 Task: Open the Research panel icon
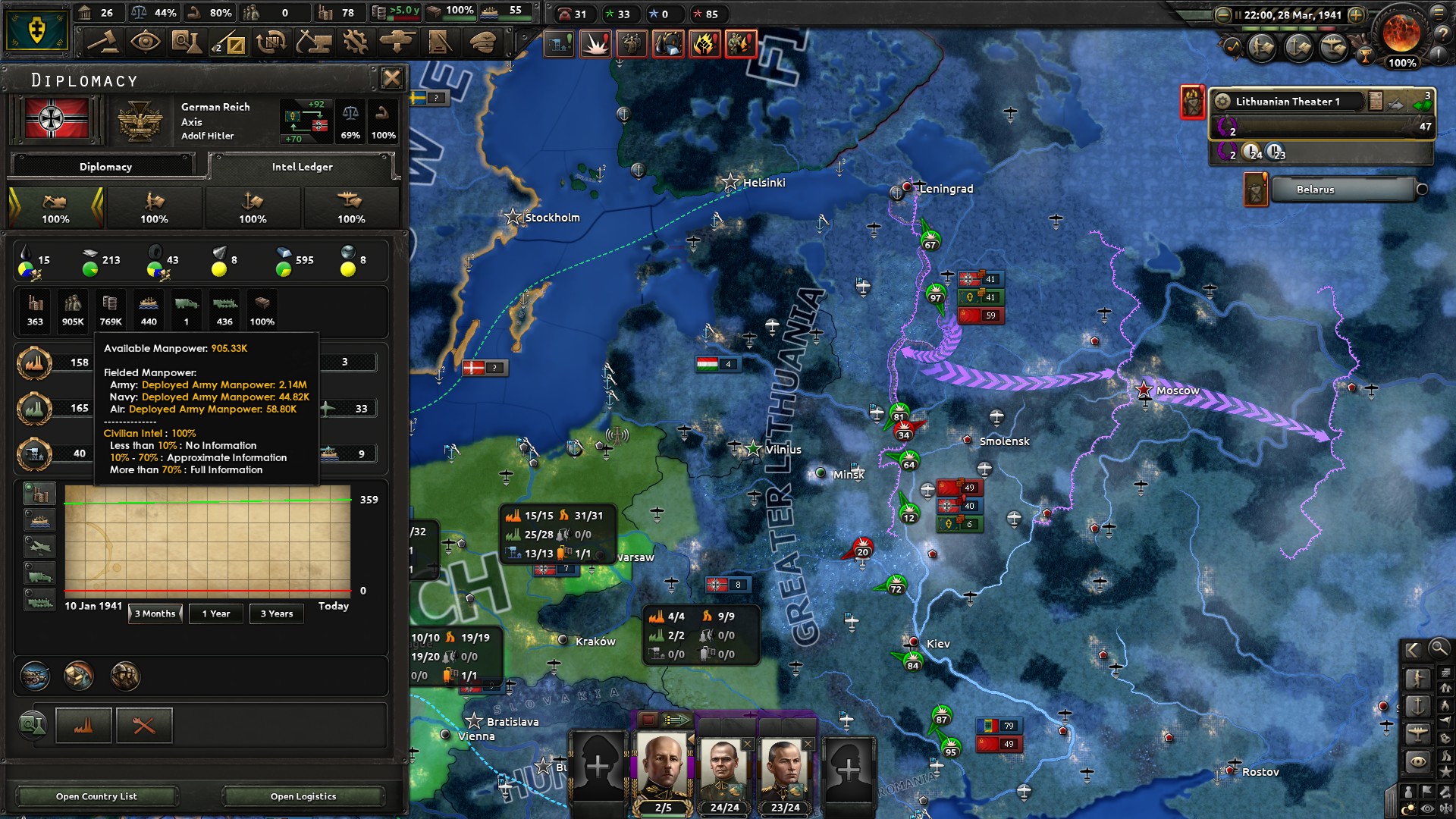(188, 43)
